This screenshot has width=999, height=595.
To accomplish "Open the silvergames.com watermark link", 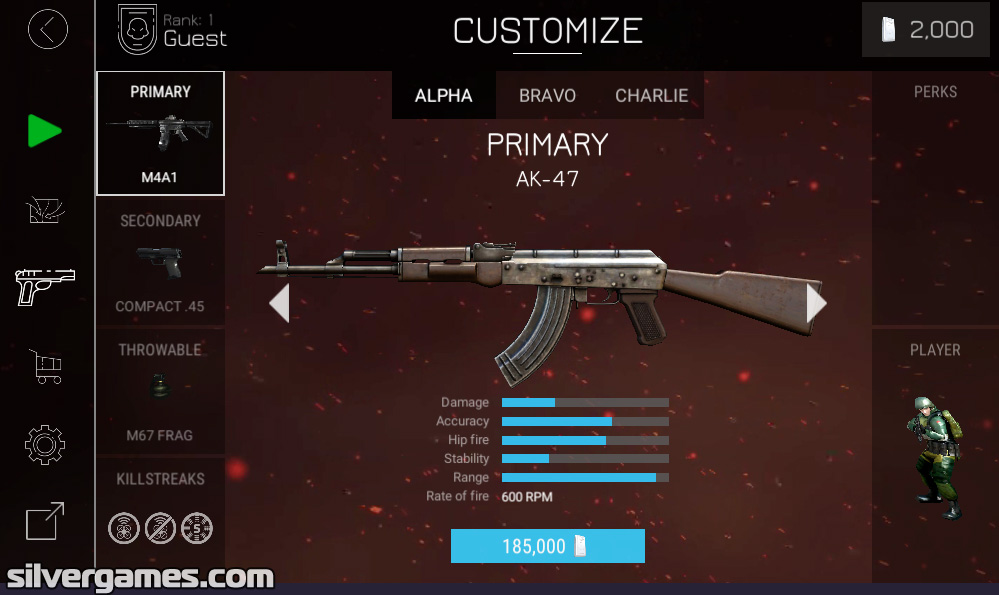I will coord(140,577).
